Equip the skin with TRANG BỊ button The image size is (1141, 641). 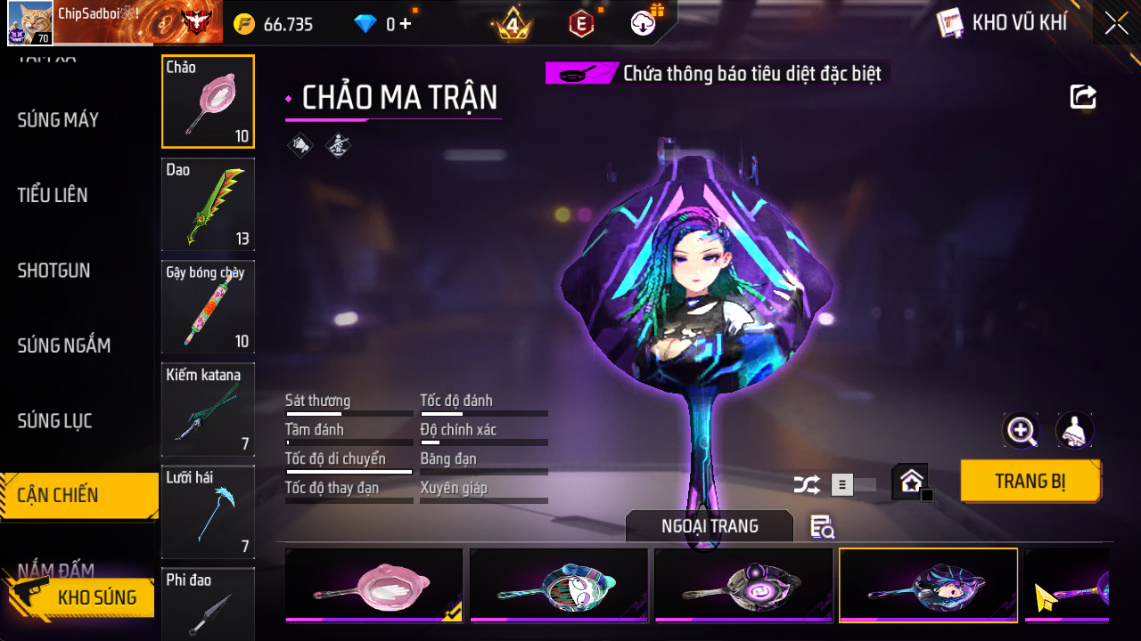tap(1030, 481)
